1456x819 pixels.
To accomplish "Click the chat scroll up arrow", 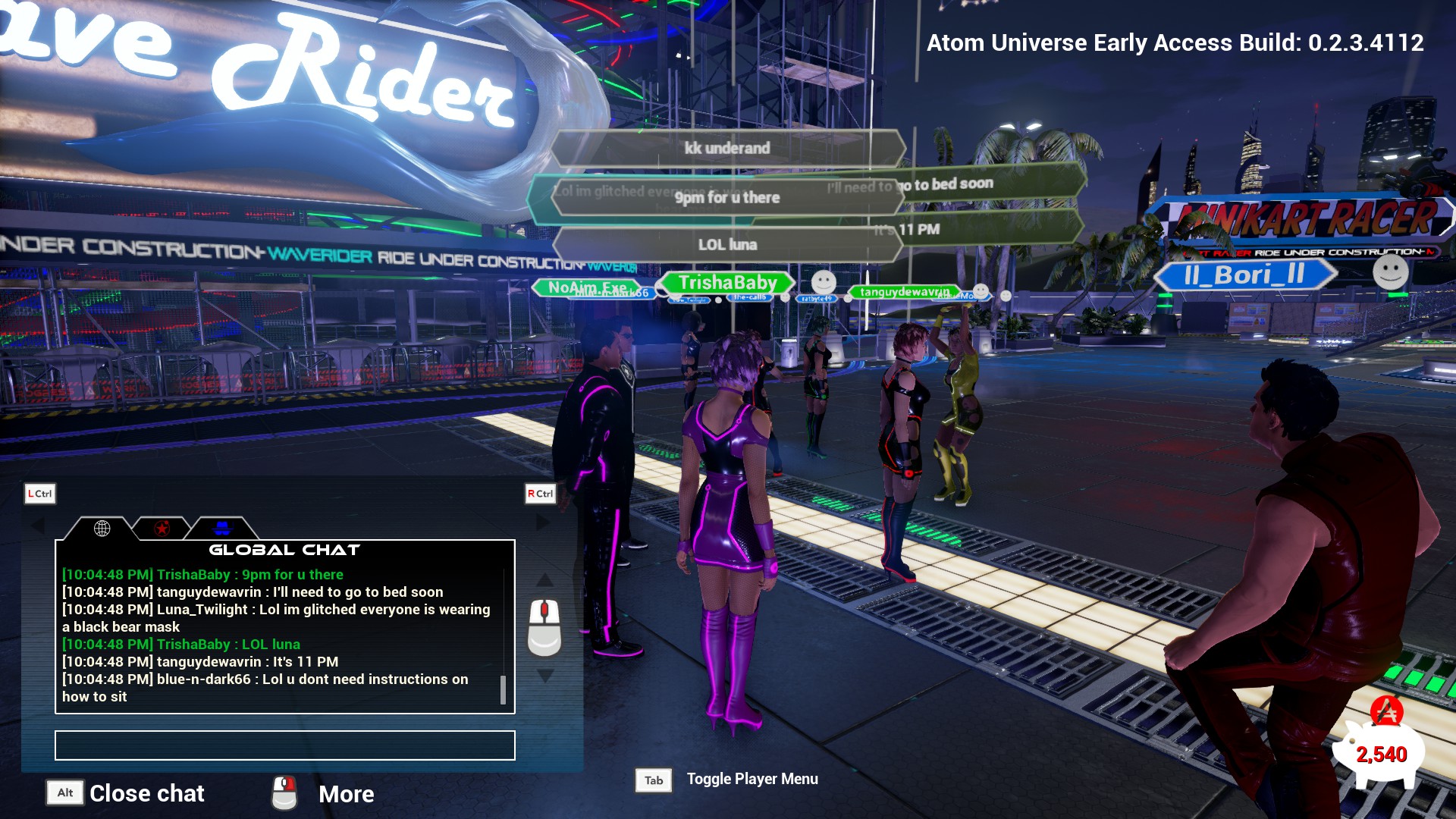I will (x=544, y=580).
